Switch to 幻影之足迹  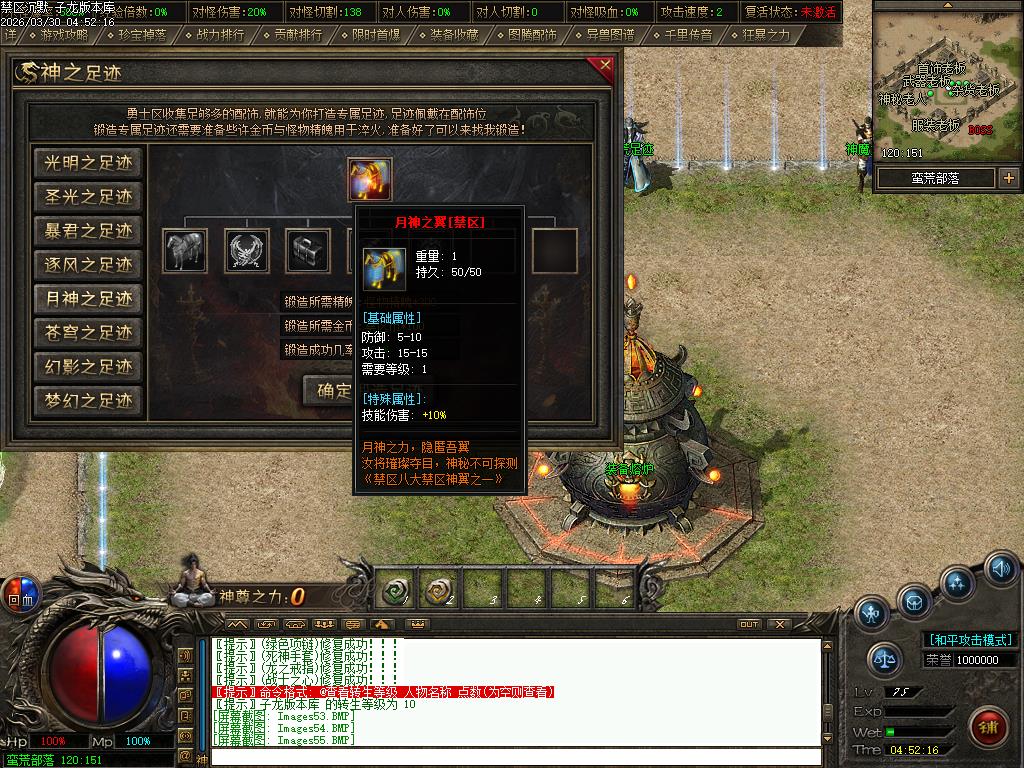(88, 367)
